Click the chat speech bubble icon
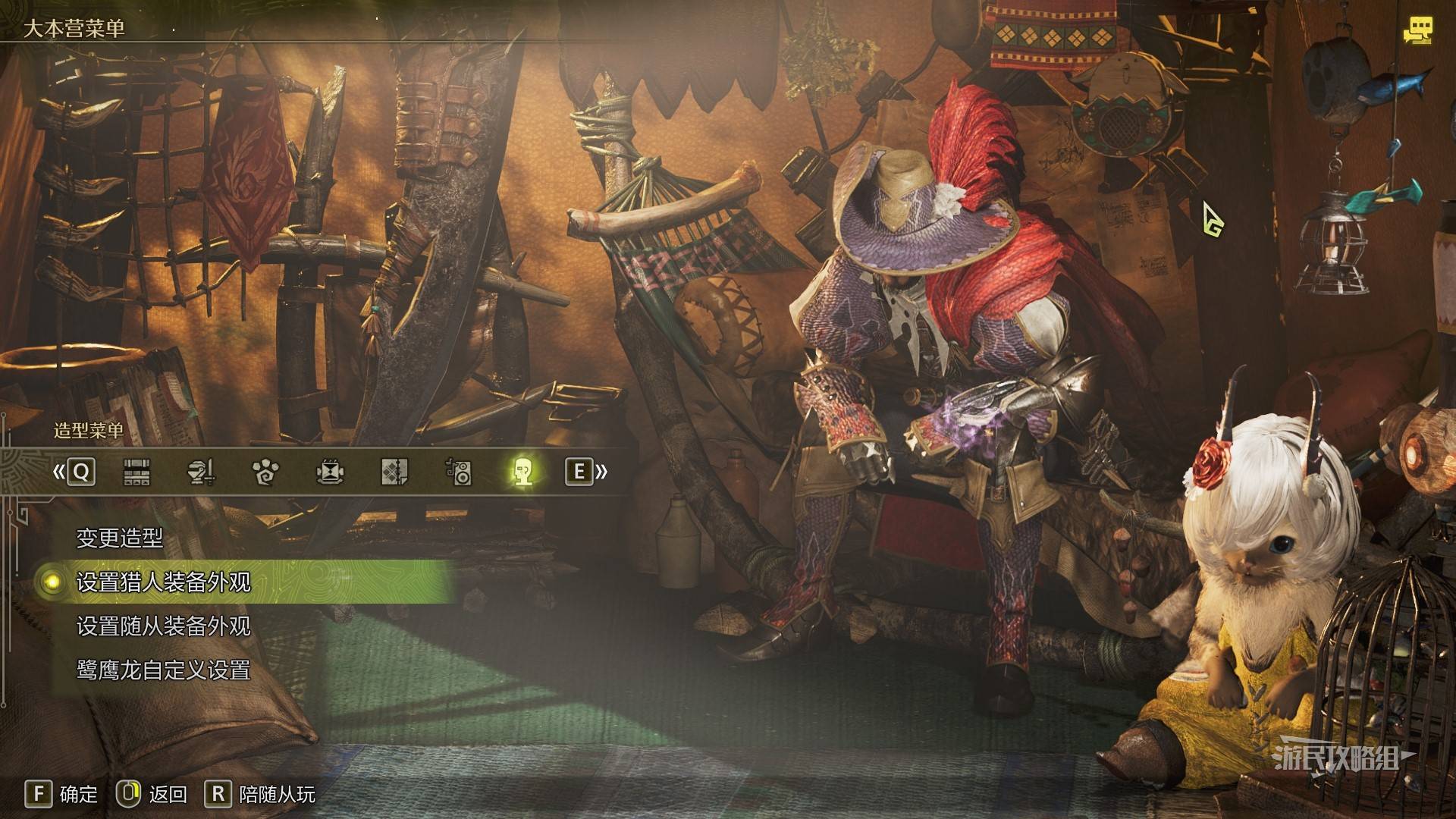 [1417, 31]
